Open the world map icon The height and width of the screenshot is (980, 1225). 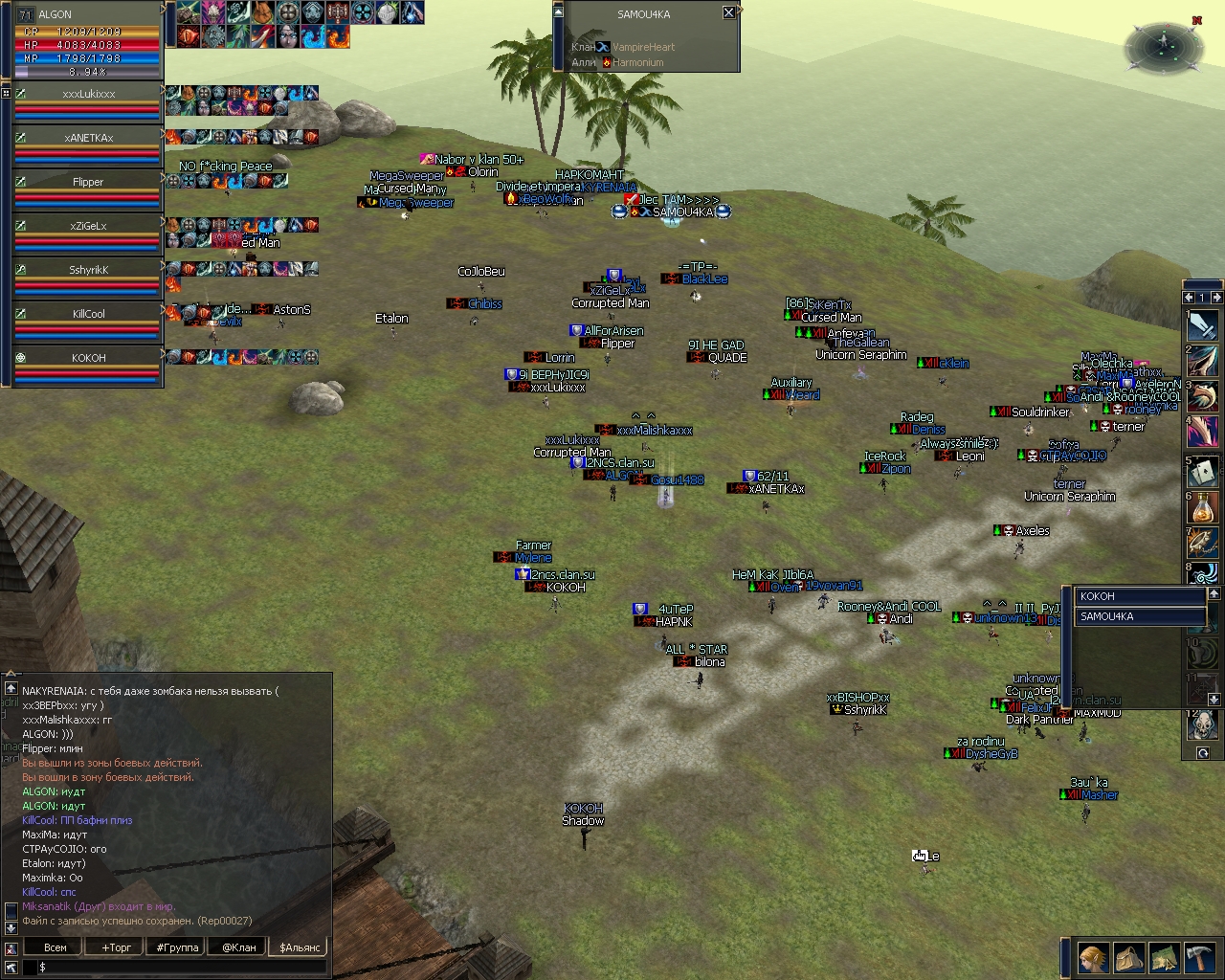pyautogui.click(x=1164, y=957)
